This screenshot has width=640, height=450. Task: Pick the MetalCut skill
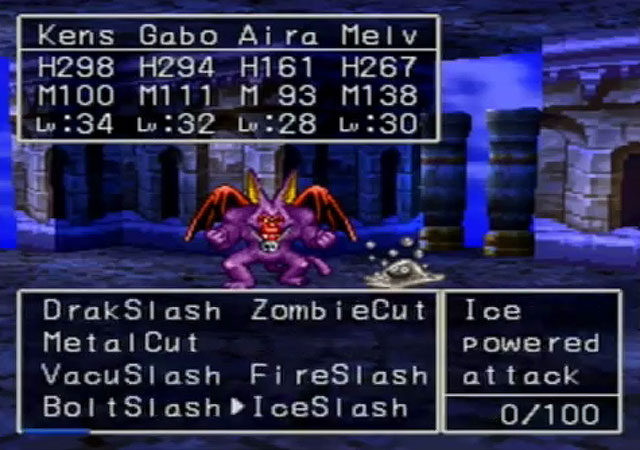click(x=121, y=343)
